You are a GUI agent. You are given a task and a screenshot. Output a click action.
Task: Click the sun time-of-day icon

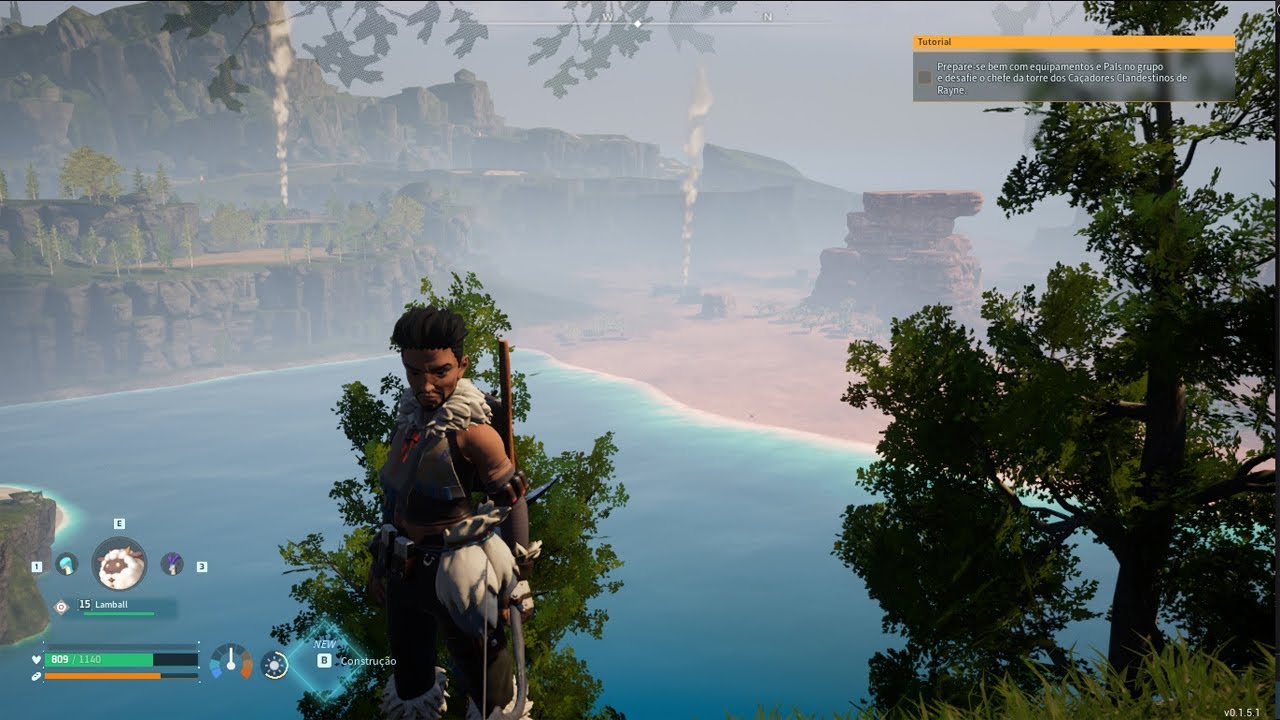(x=274, y=665)
